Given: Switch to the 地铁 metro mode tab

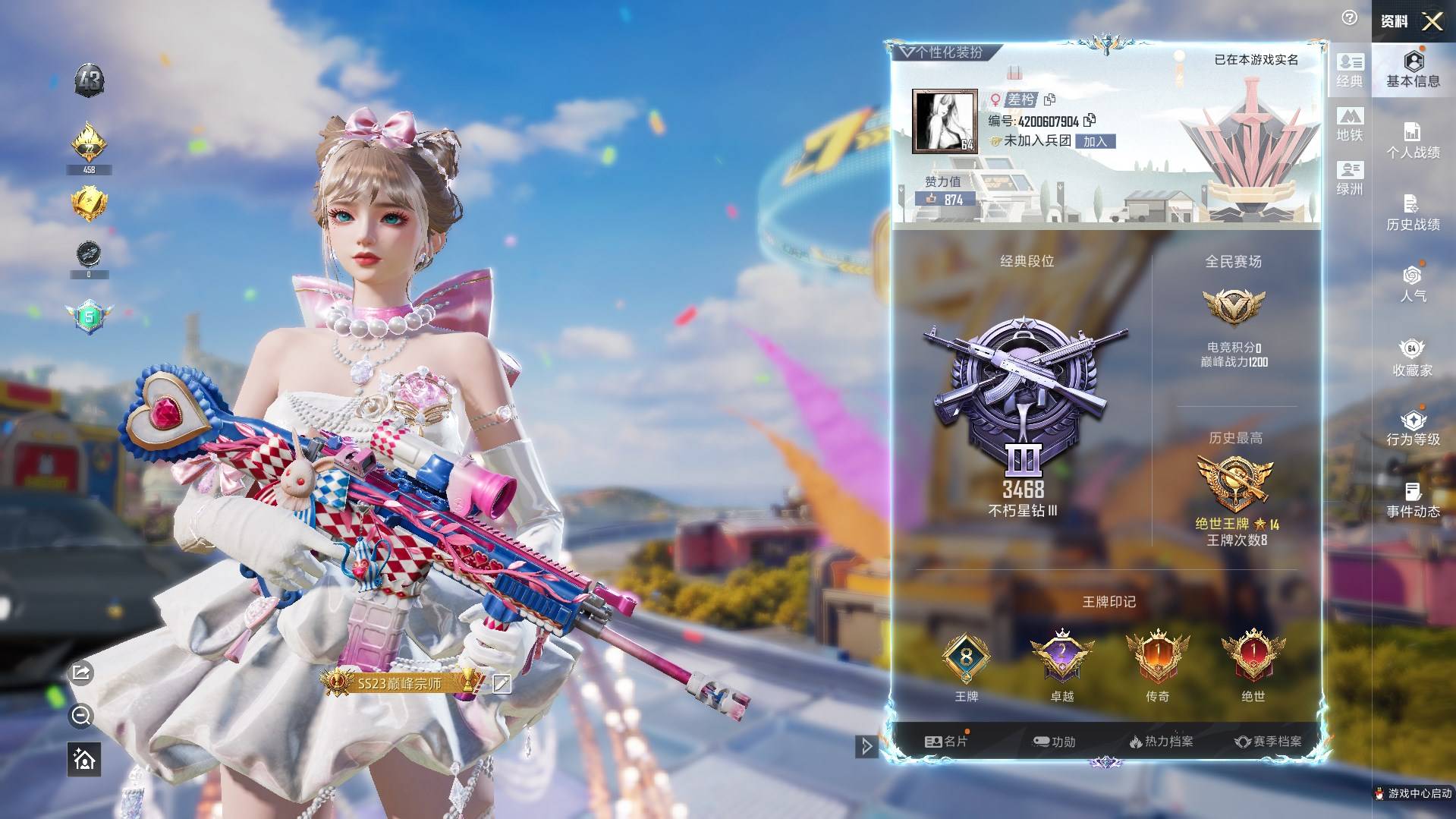Looking at the screenshot, I should pyautogui.click(x=1350, y=124).
